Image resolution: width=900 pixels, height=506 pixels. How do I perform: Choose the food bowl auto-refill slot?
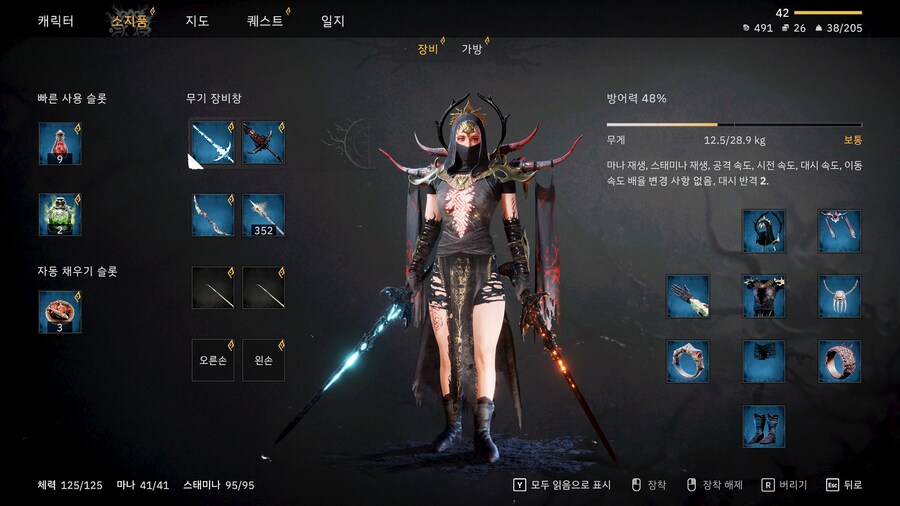(60, 311)
